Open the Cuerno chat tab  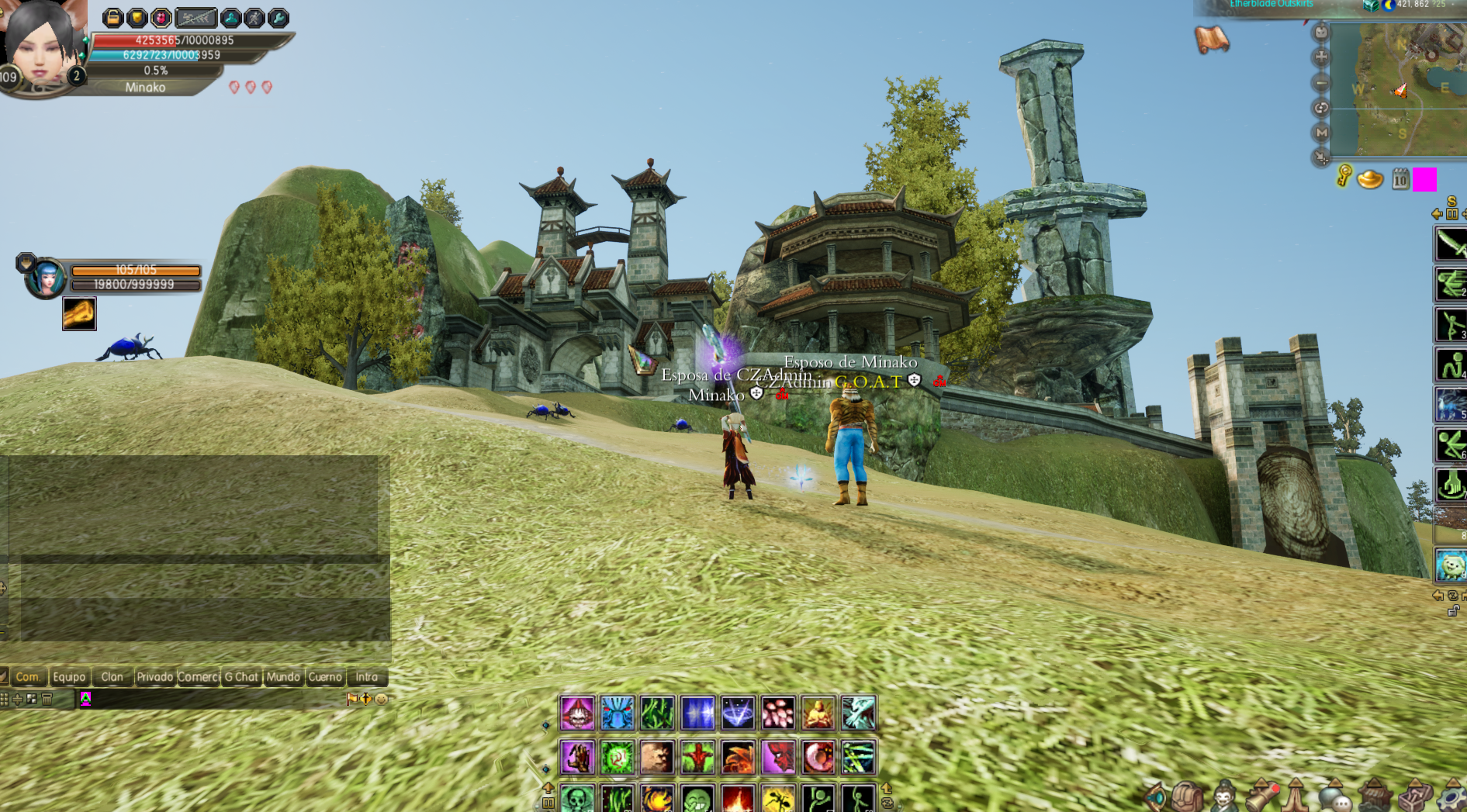point(325,677)
